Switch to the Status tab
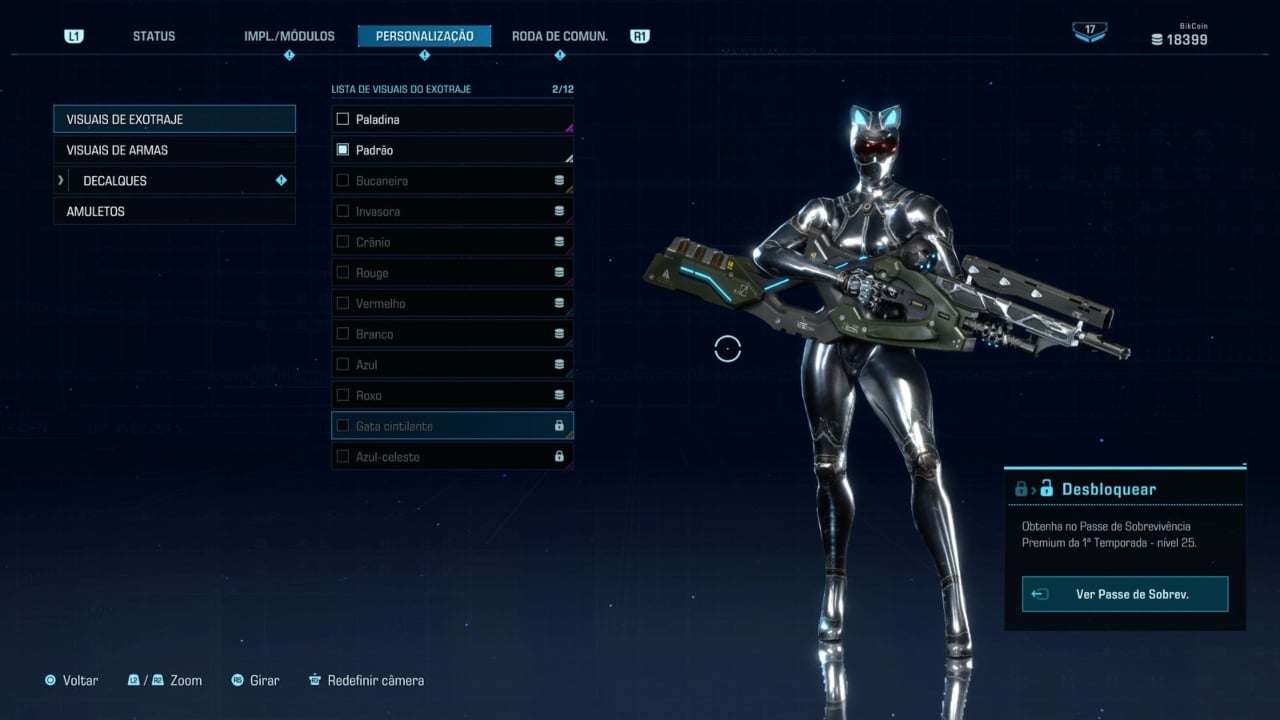1280x720 pixels. (154, 36)
